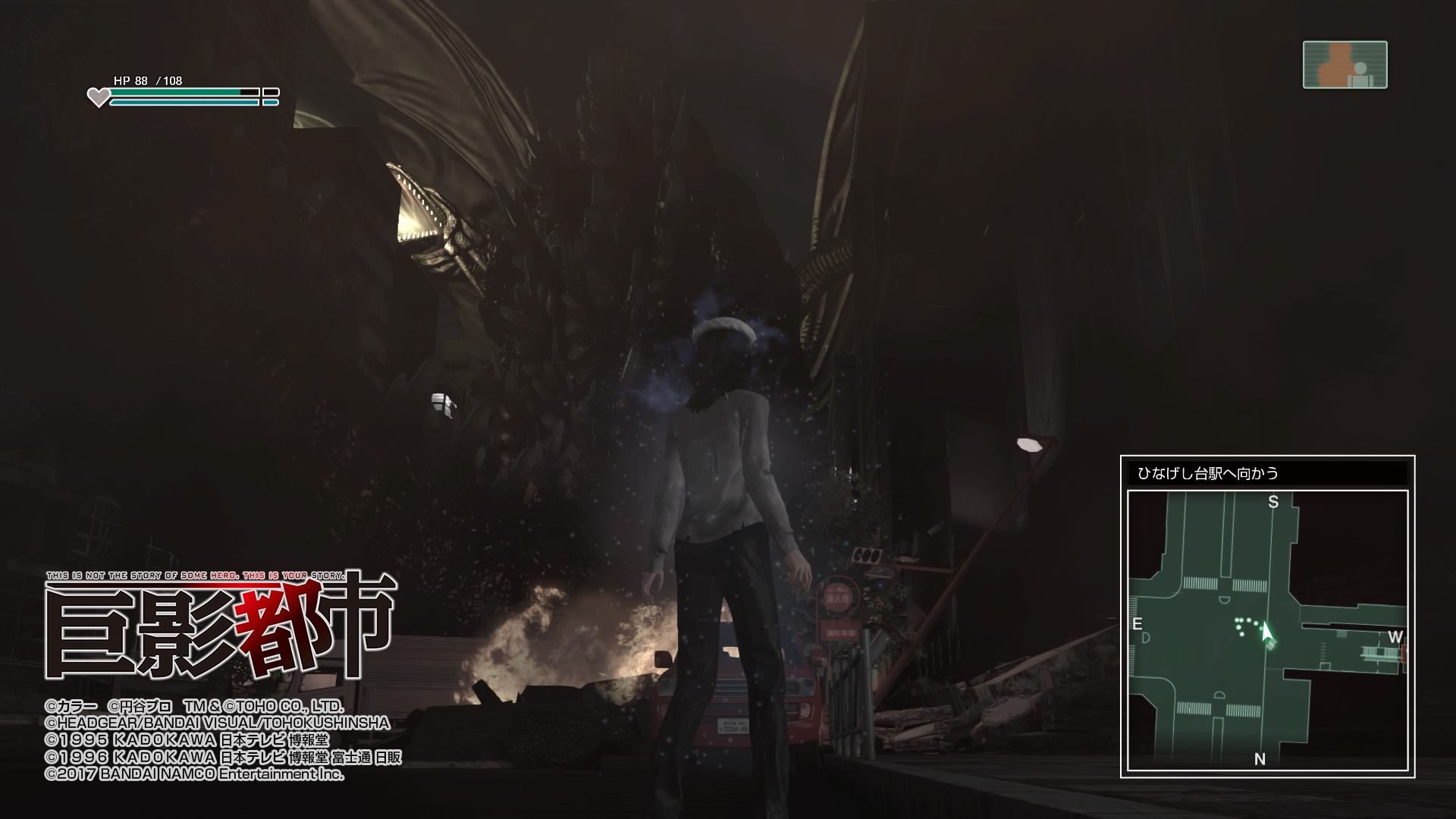
Task: Click the character posture icon
Action: click(x=1345, y=65)
